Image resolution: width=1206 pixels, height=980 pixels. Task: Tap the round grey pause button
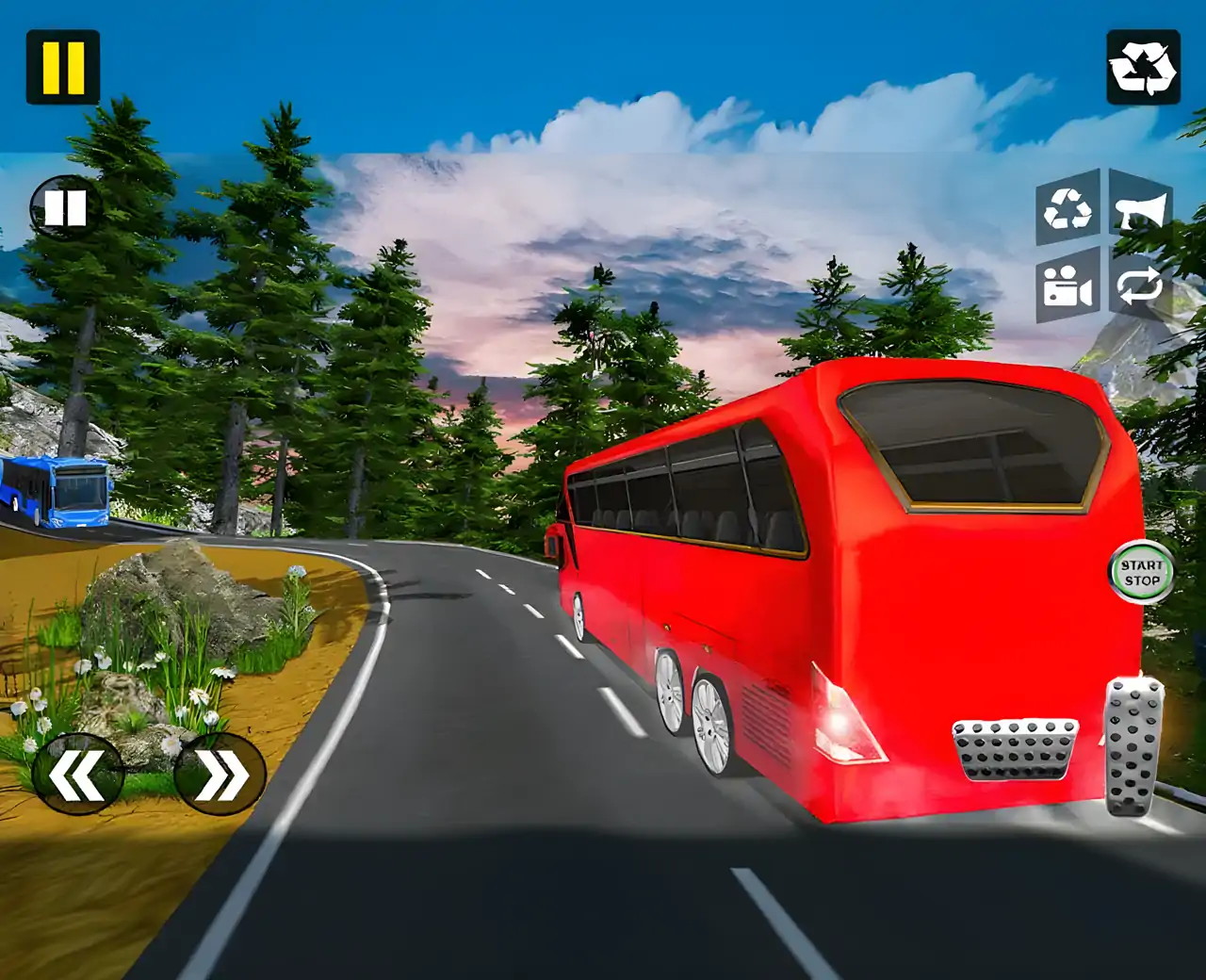click(64, 207)
